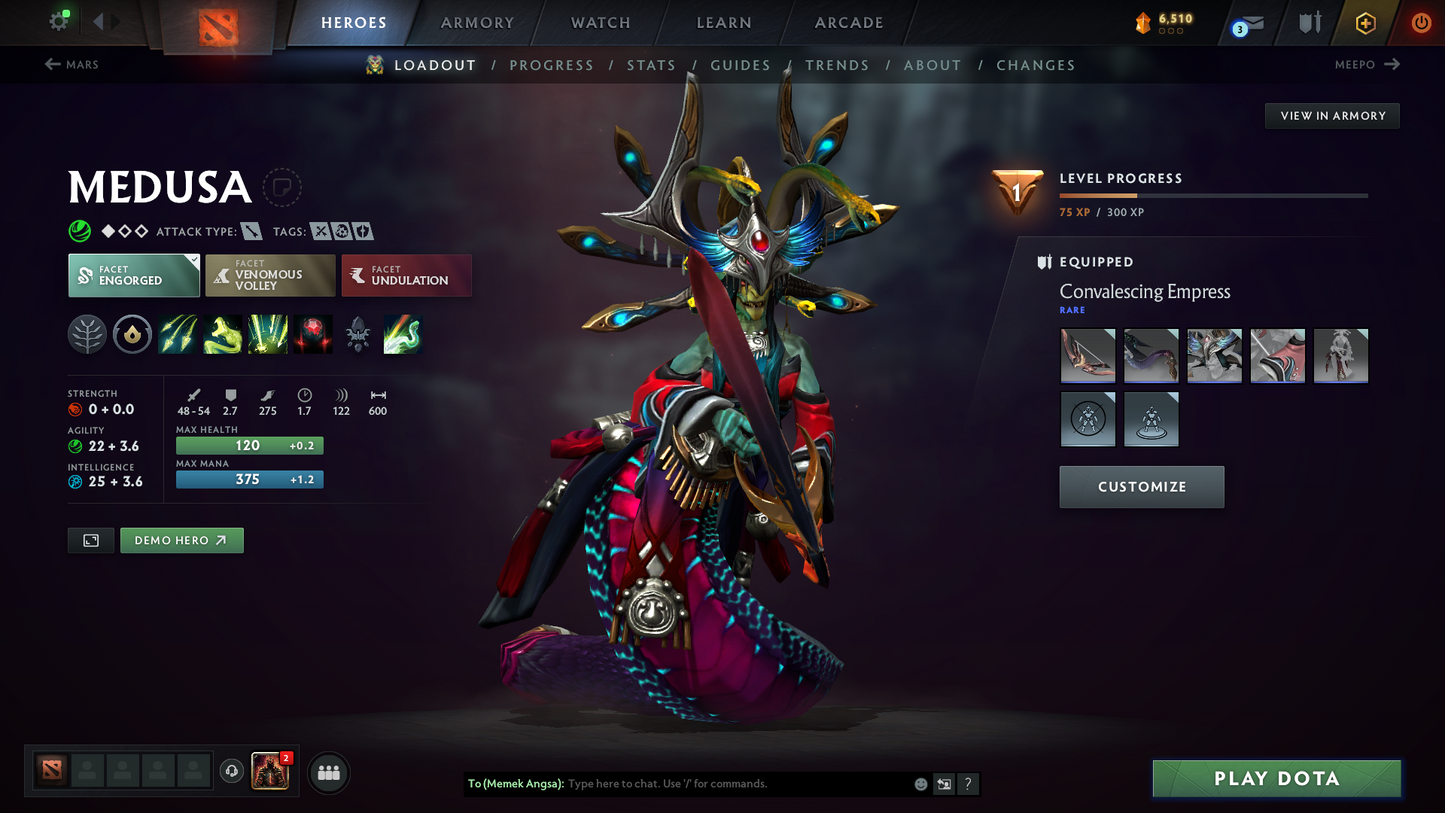1445x813 pixels.
Task: Click the Mystic Snake ability icon
Action: pos(222,334)
